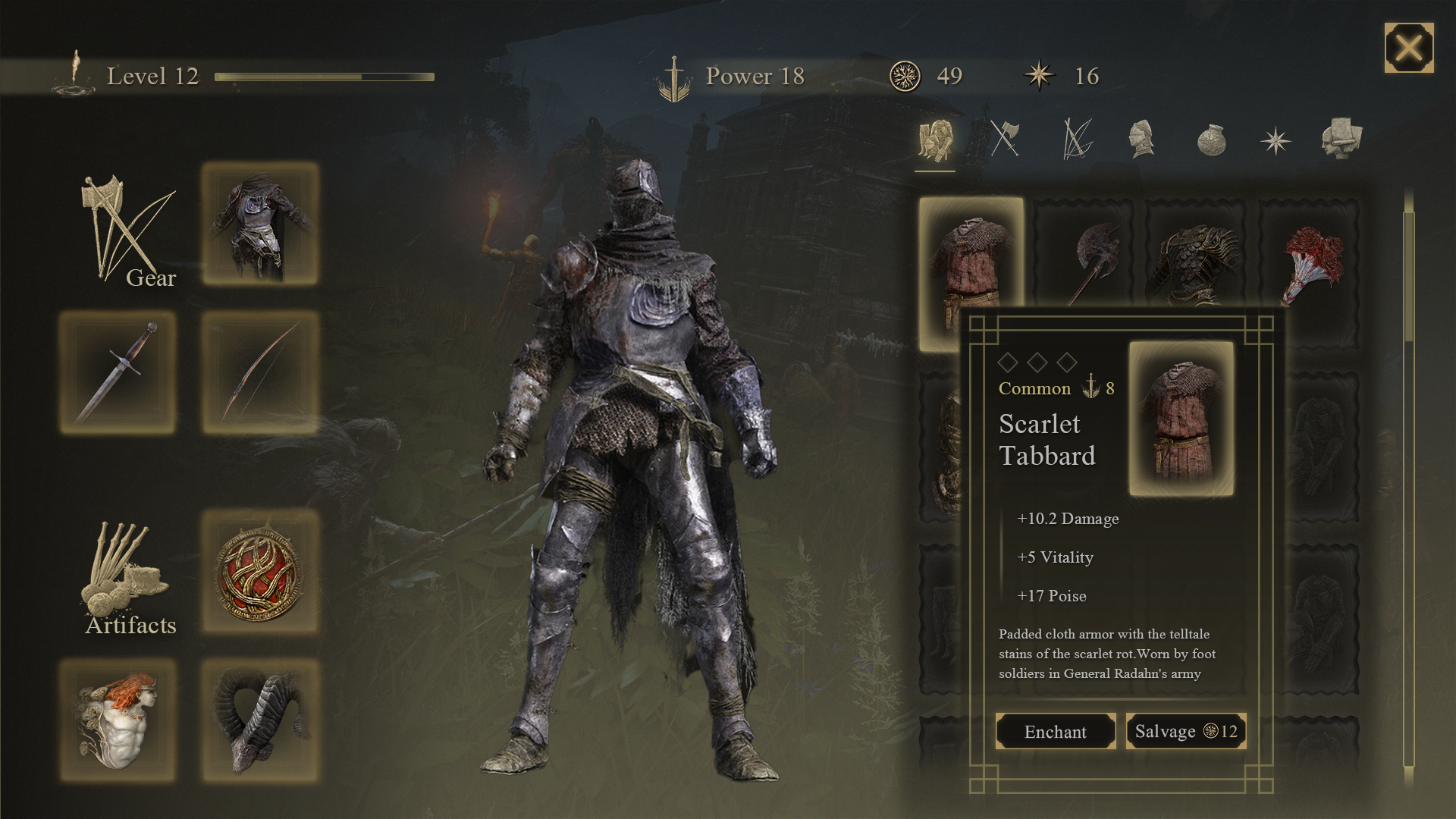Enchant the Scarlet Tabbard
1456x819 pixels.
pyautogui.click(x=1055, y=731)
